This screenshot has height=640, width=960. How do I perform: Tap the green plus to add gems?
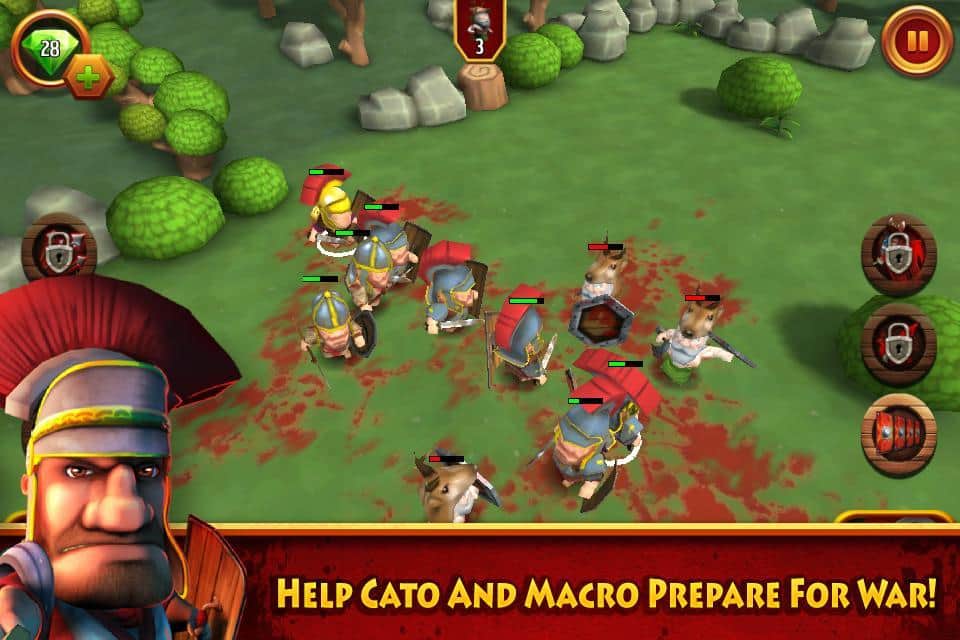88,76
